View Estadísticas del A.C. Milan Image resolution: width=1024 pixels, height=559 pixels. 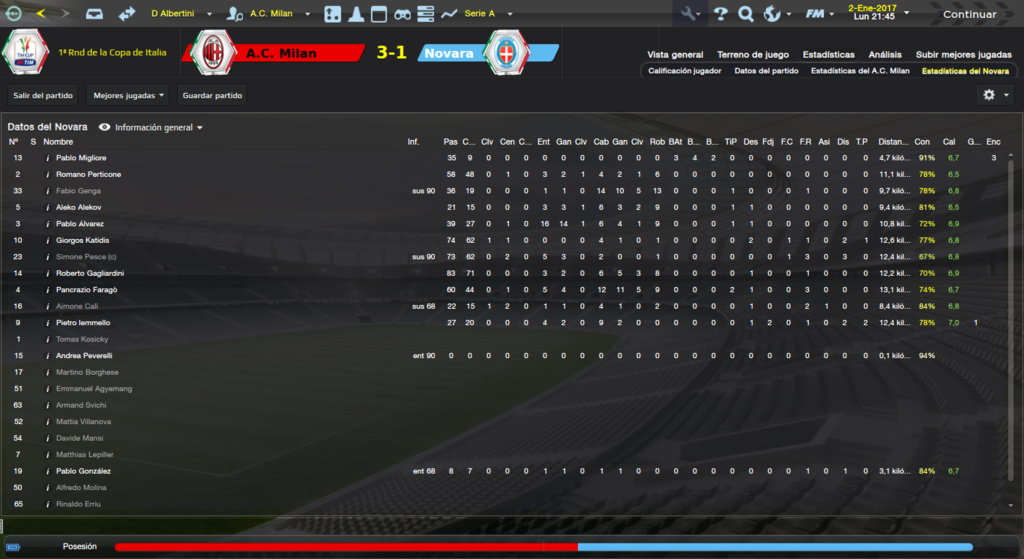click(860, 71)
